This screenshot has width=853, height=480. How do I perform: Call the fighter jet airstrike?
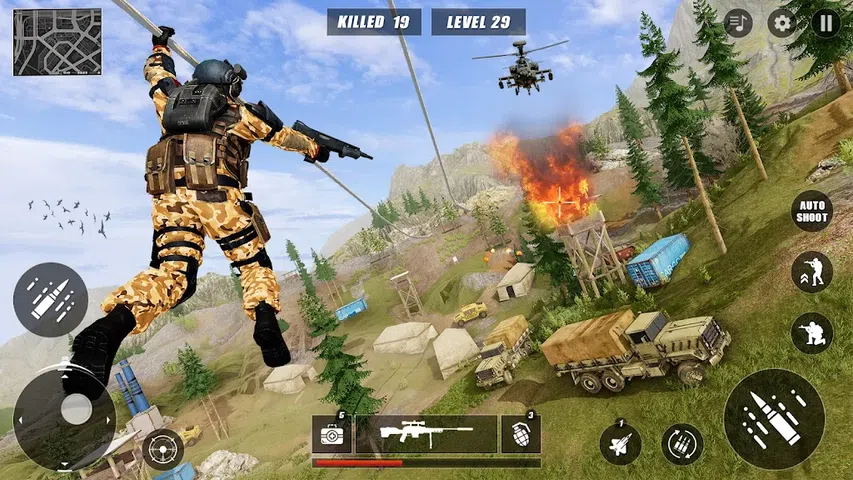(620, 443)
